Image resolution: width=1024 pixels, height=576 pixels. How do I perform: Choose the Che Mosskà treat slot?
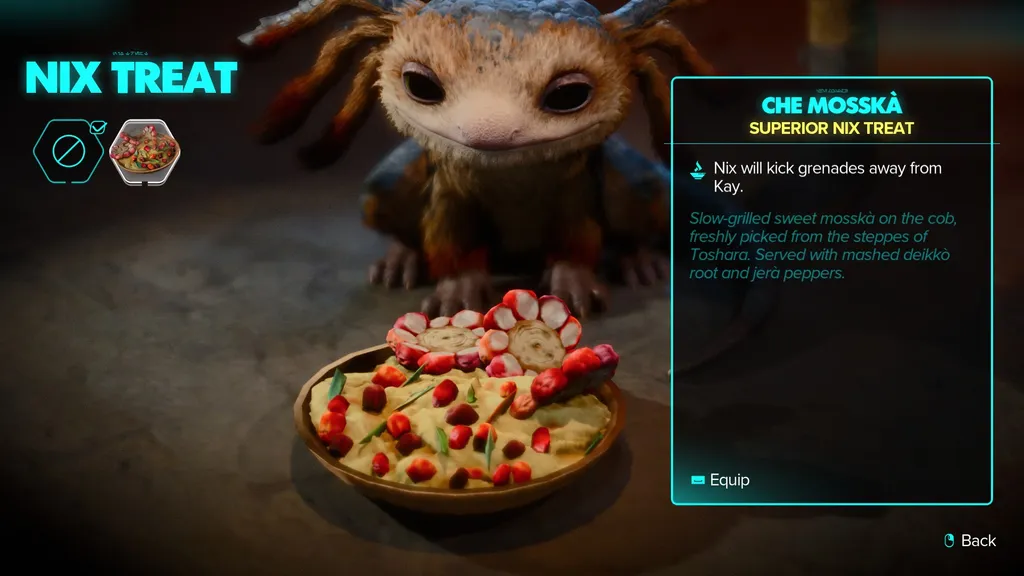[144, 151]
